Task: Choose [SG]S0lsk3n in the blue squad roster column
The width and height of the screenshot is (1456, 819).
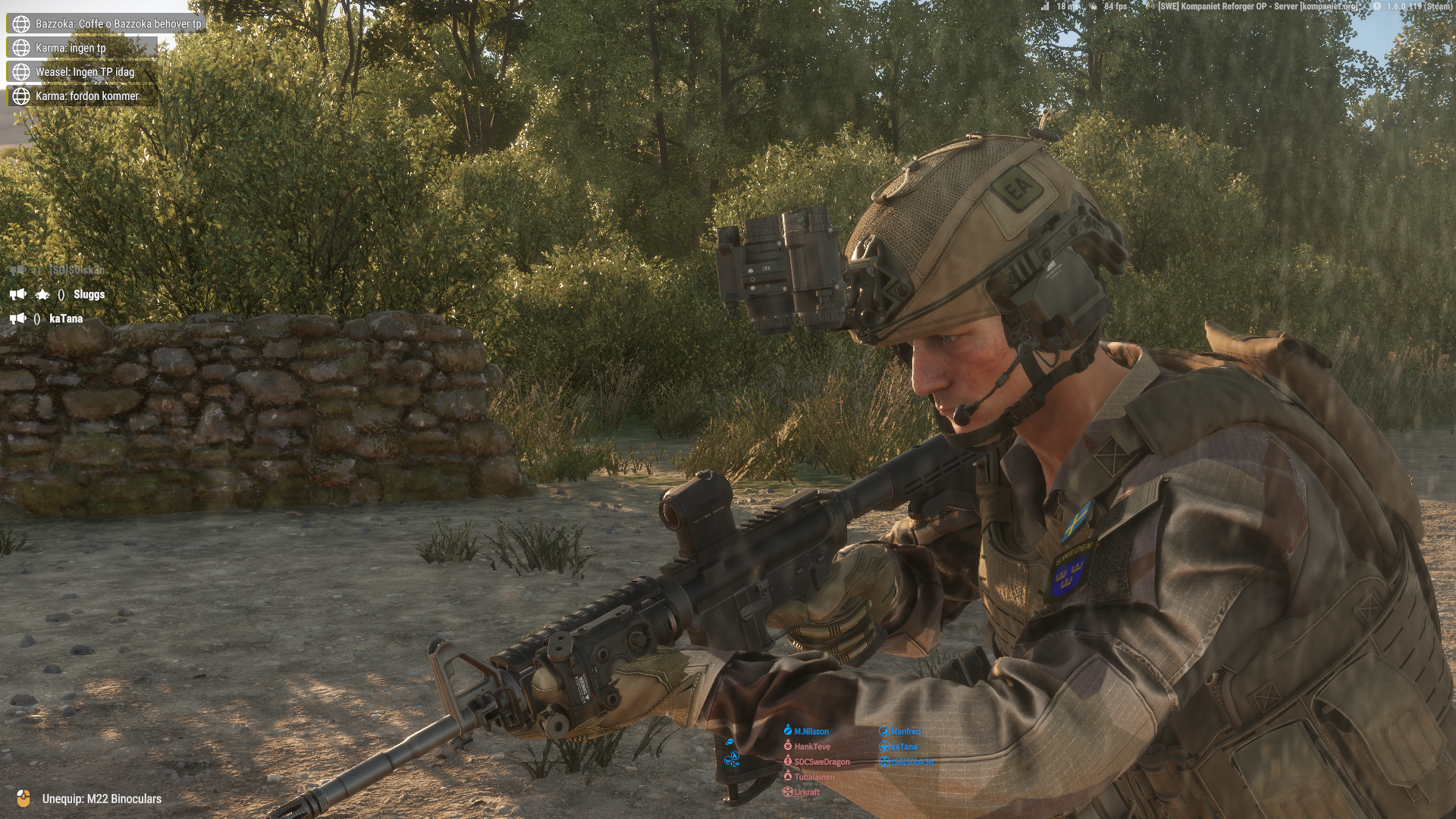Action: [x=912, y=762]
